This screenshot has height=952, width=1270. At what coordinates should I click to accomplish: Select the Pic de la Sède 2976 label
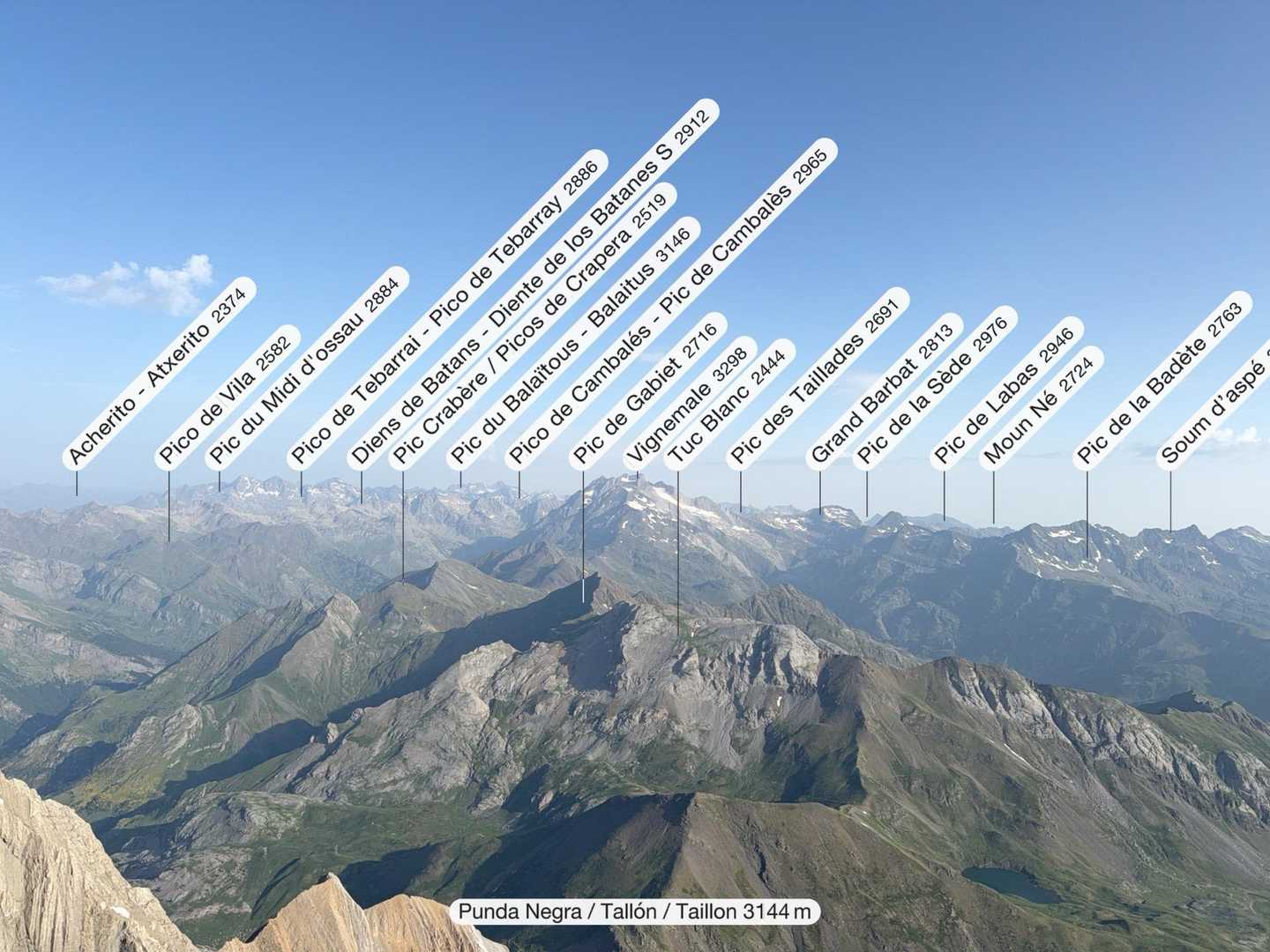click(x=935, y=386)
